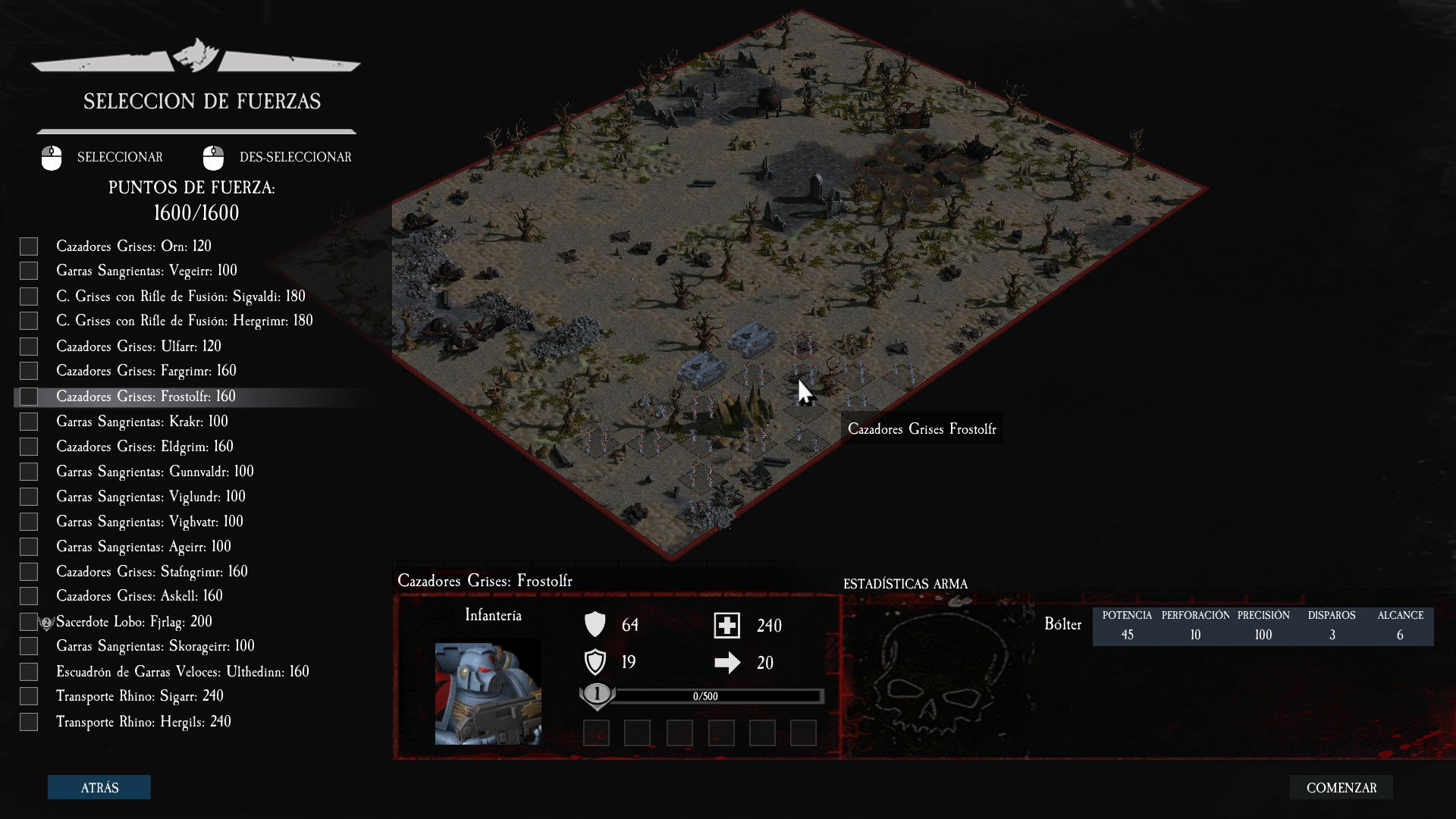Toggle the Transporte Rhino: Sigarr checkbox
1456x819 pixels.
click(x=29, y=696)
